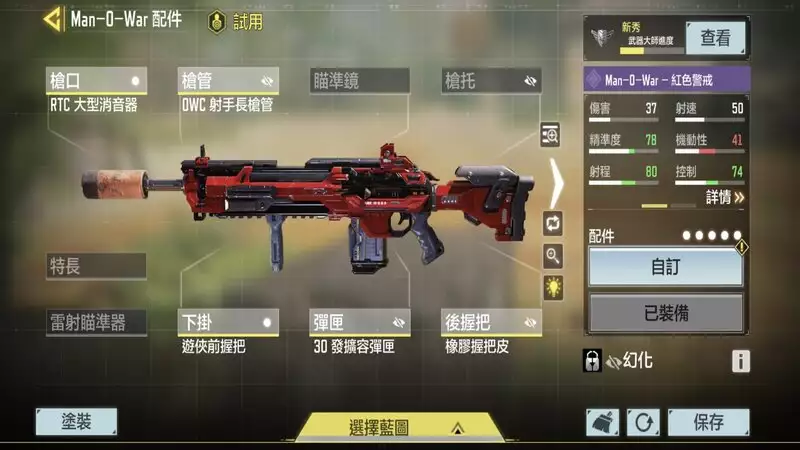
Task: Toggle the light bulb icon
Action: click(553, 288)
